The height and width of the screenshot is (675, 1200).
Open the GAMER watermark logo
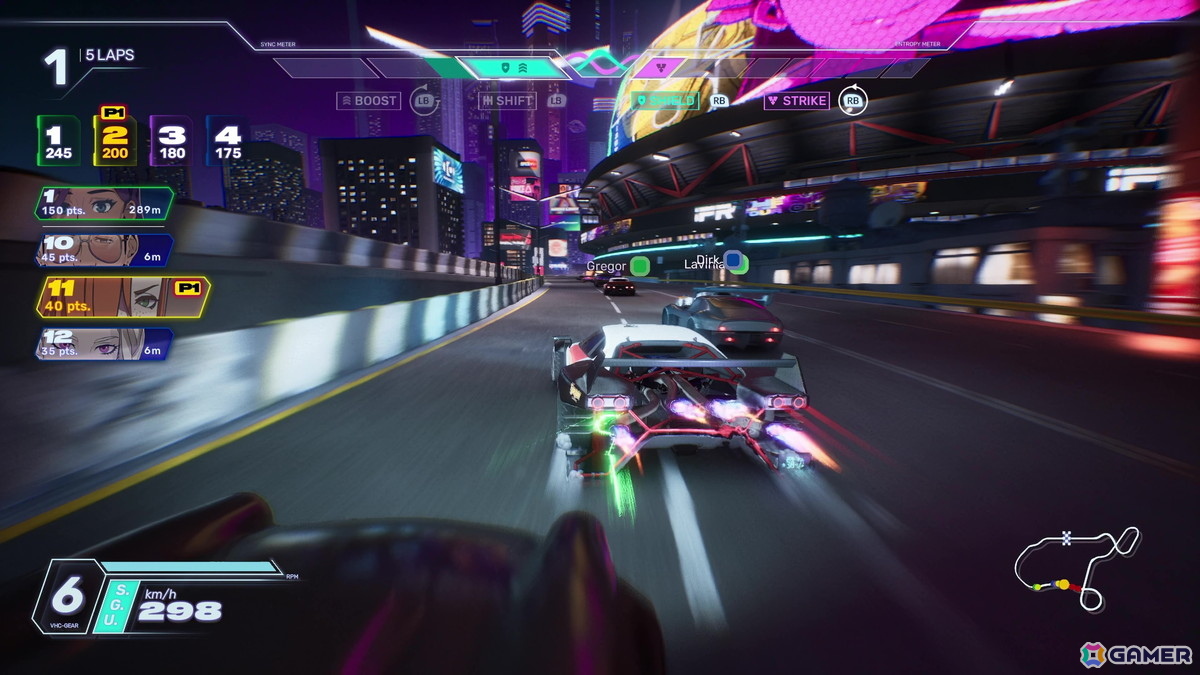pos(1137,654)
